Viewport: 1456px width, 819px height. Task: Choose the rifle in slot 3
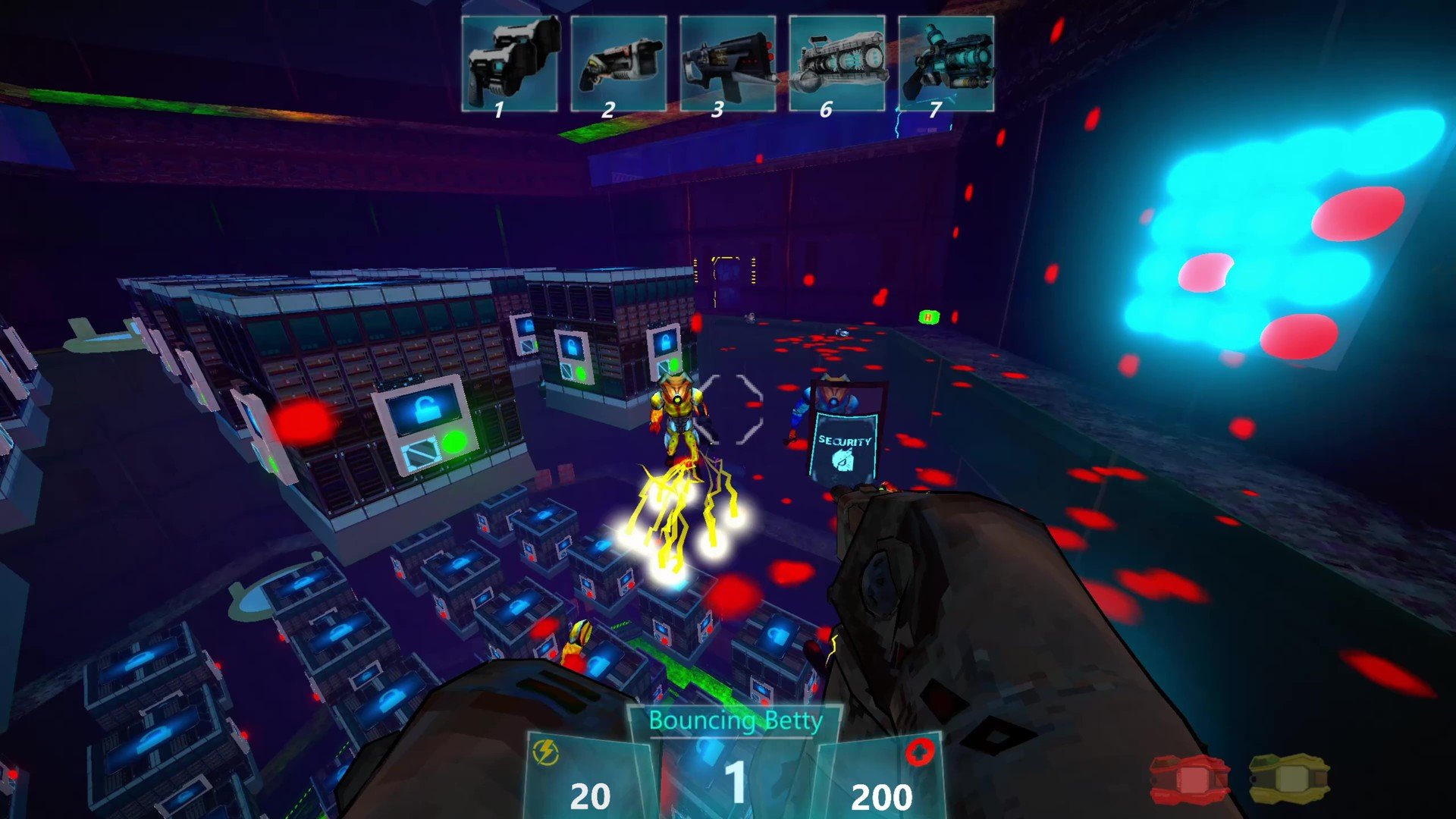click(728, 65)
